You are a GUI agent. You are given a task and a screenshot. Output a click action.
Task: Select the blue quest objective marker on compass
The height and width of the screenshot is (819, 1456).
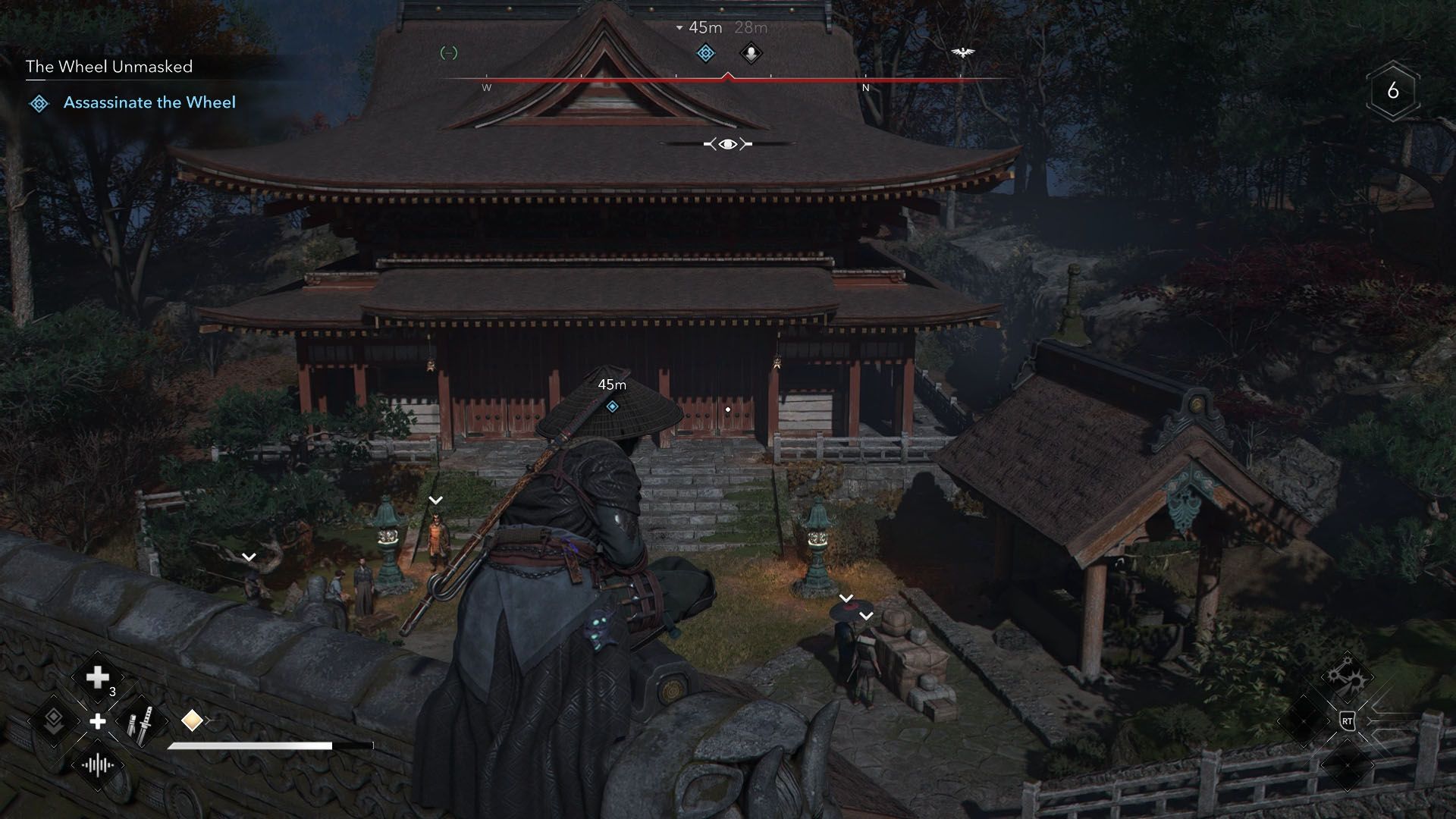(704, 53)
